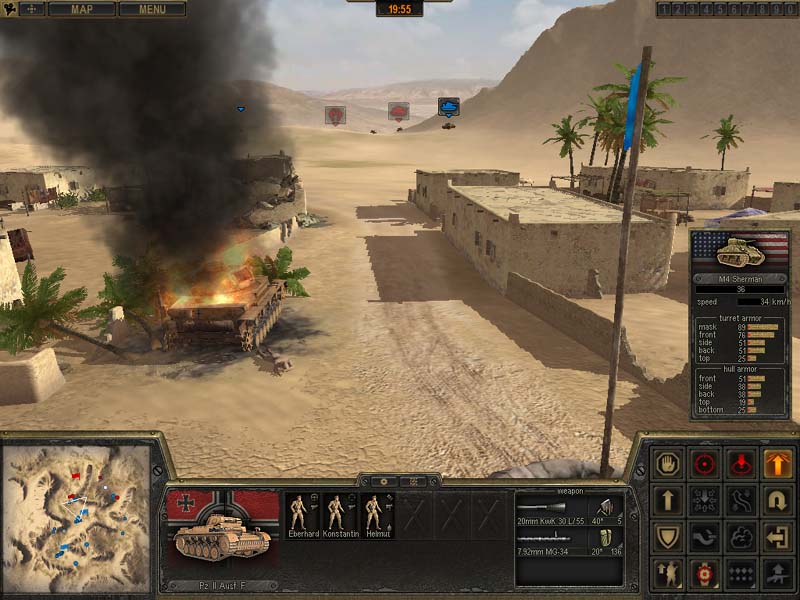Open the game MENU
The height and width of the screenshot is (600, 800).
tap(152, 9)
